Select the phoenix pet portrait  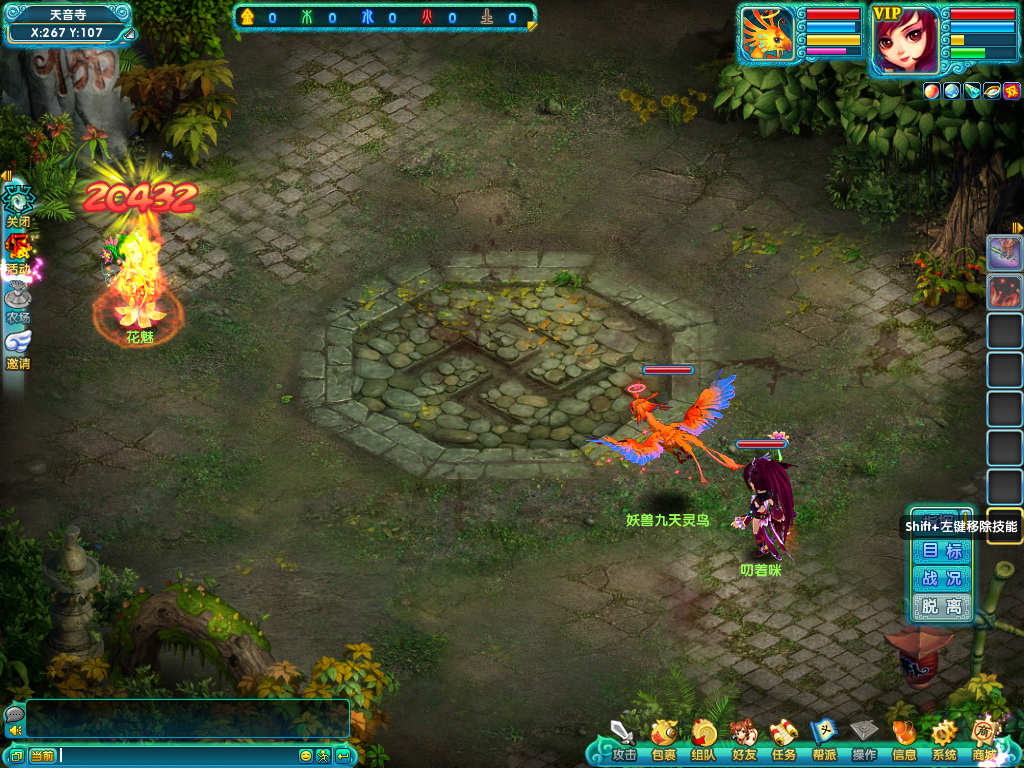768,38
